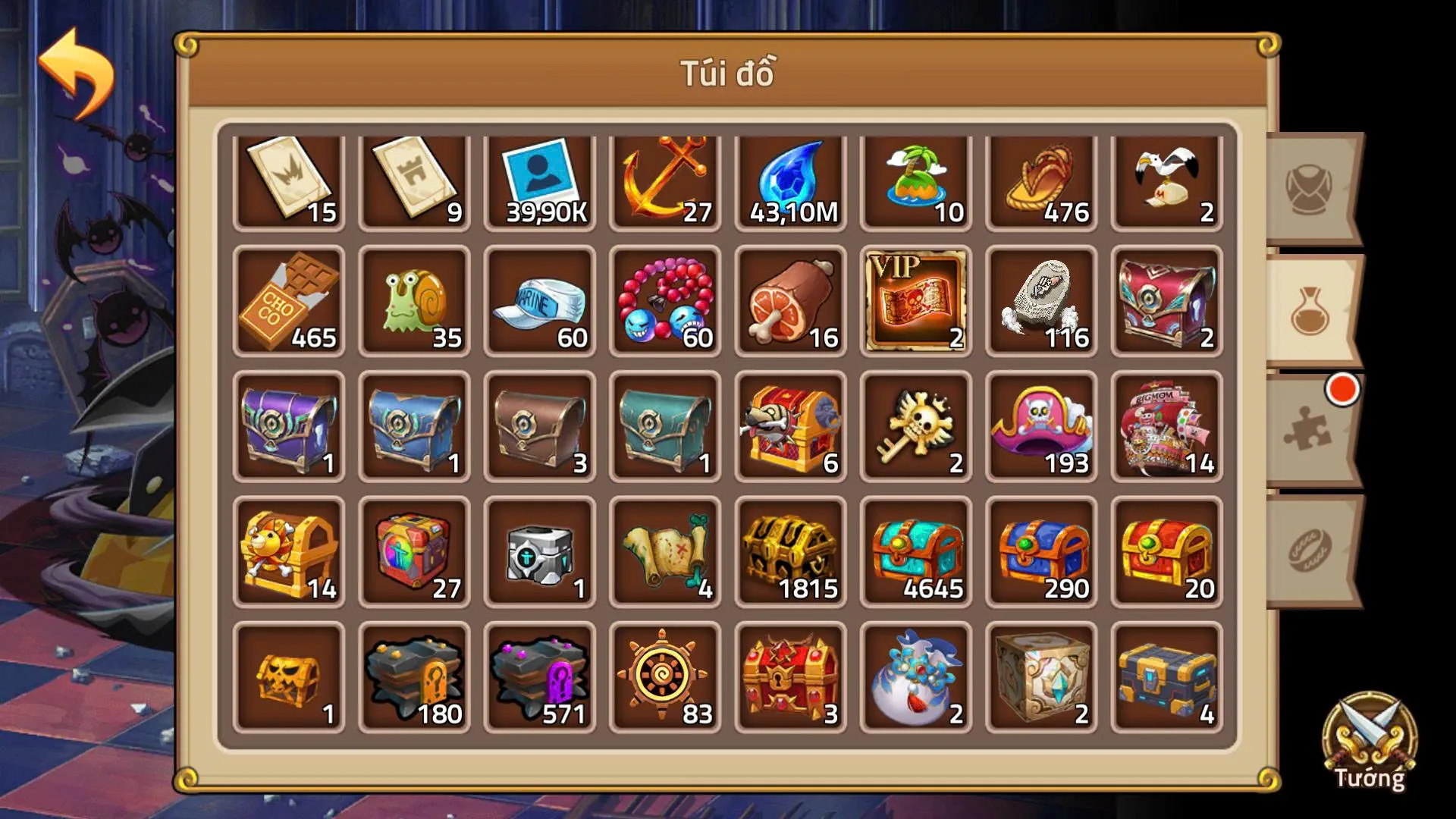The width and height of the screenshot is (1456, 819).
Task: Click the Big Mom ship item with 14
Action: (1164, 427)
